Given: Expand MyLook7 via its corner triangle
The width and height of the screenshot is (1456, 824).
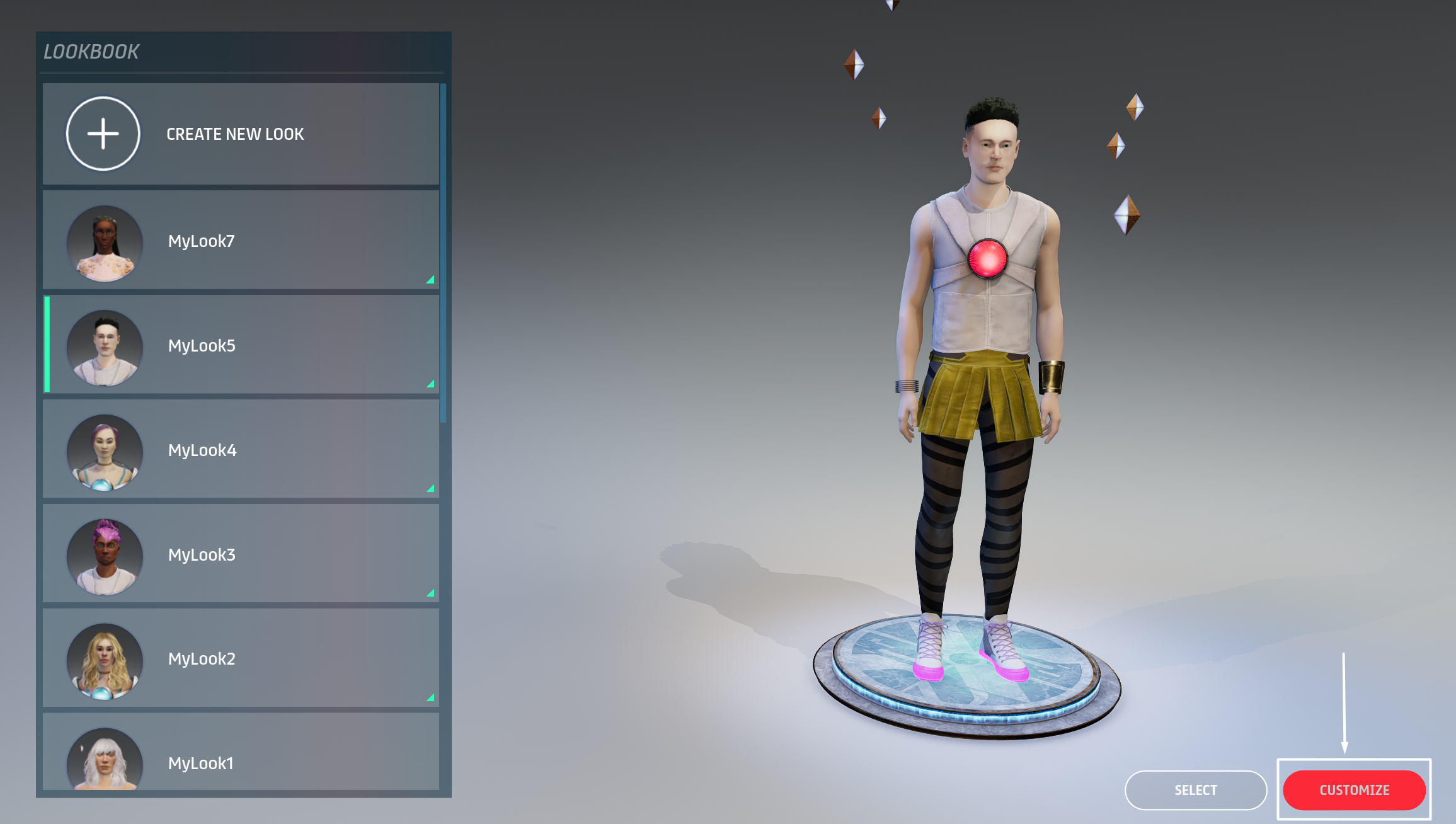Looking at the screenshot, I should click(x=431, y=280).
